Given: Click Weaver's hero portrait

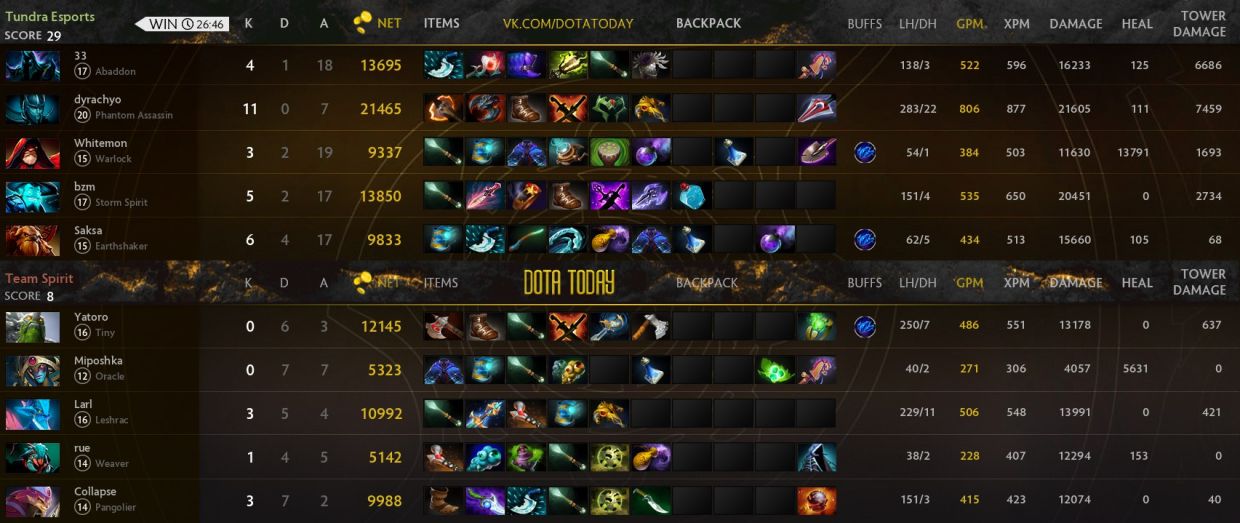Looking at the screenshot, I should tap(33, 458).
